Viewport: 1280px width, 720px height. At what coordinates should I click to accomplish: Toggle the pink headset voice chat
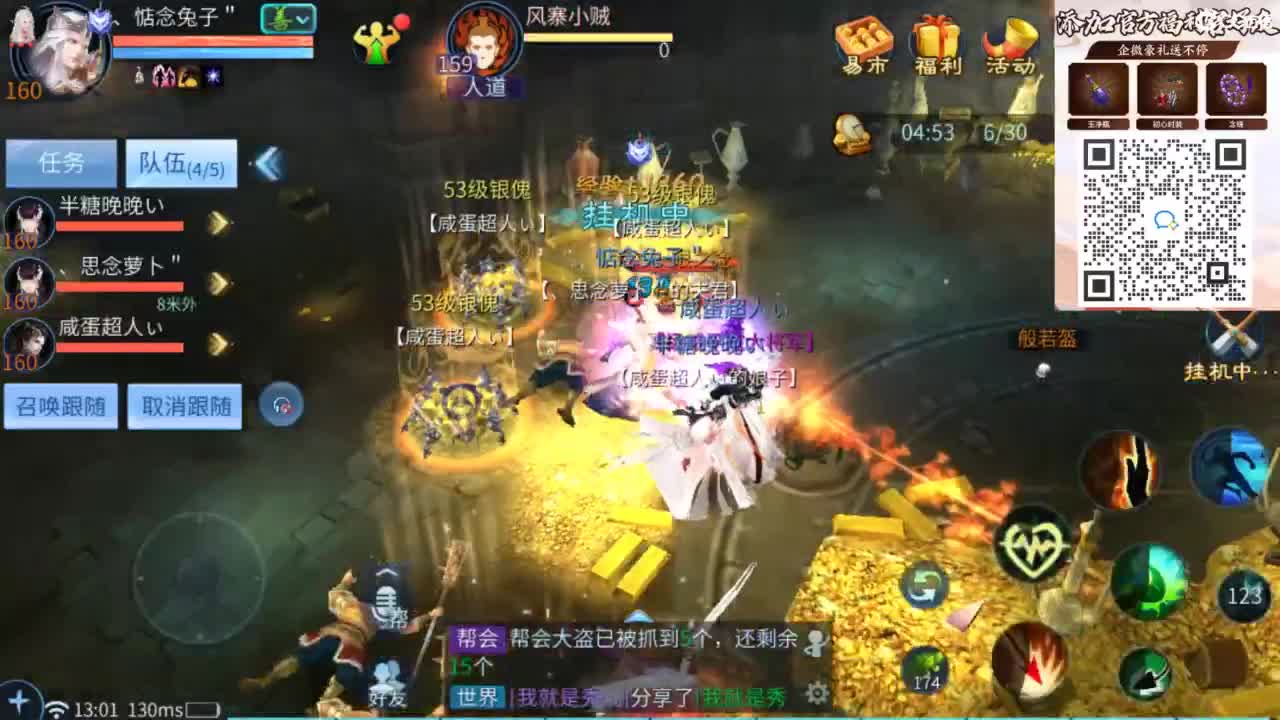[282, 405]
